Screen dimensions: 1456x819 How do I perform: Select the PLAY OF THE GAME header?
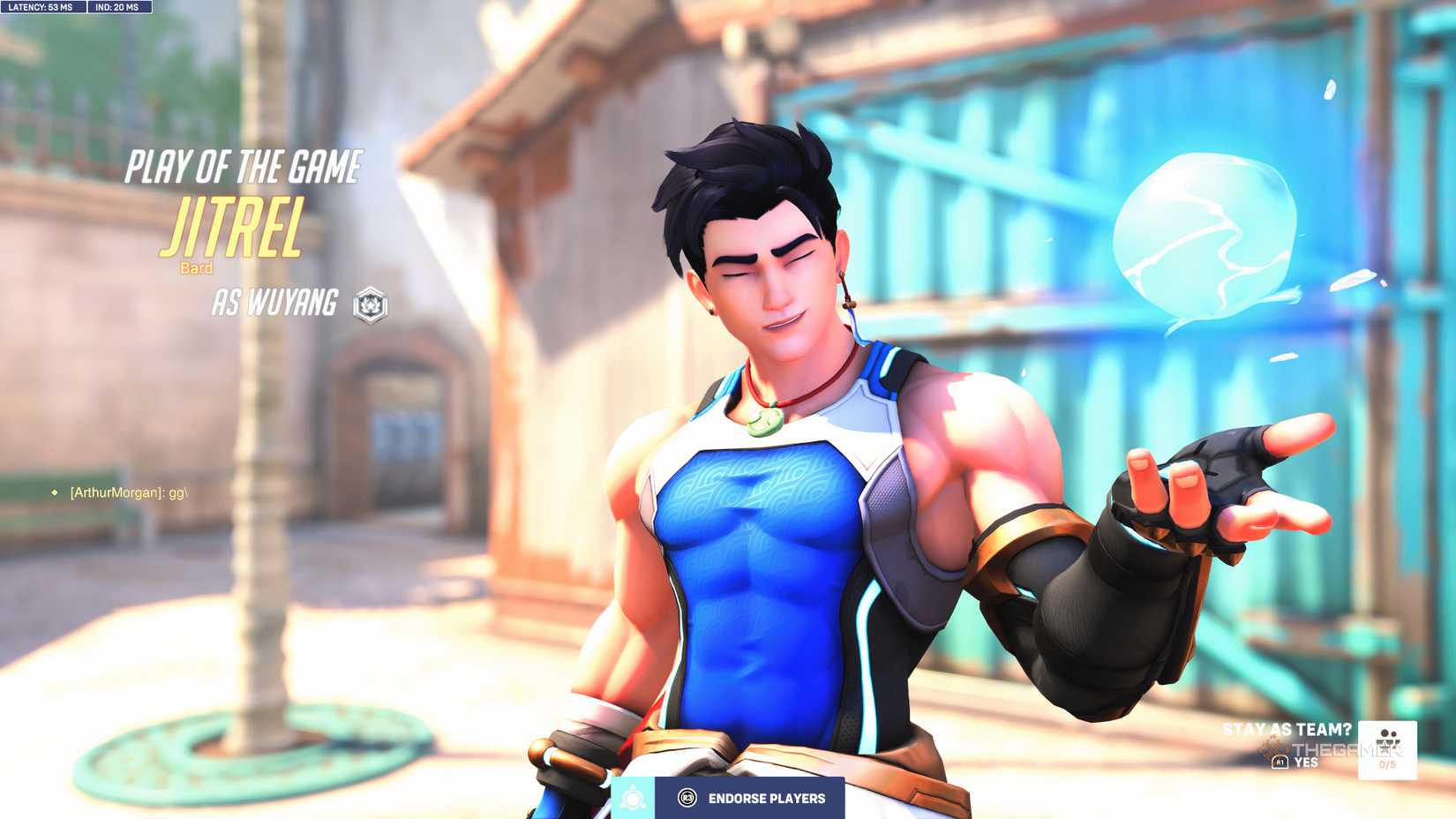(244, 164)
